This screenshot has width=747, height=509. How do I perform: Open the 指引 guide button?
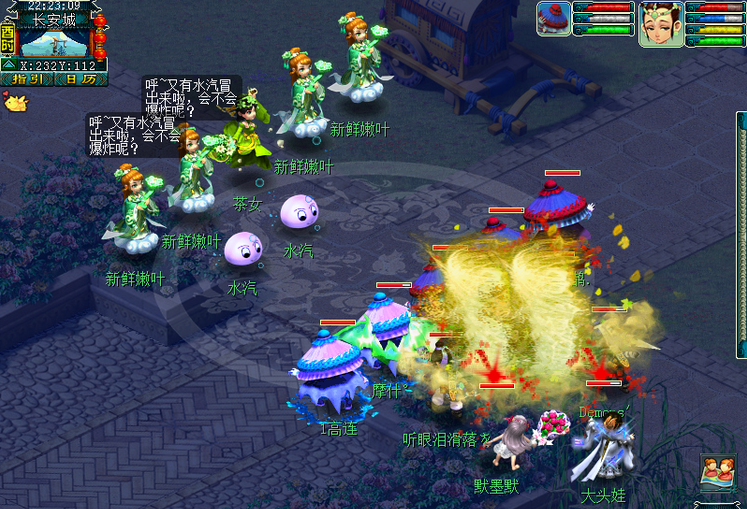[x=29, y=79]
